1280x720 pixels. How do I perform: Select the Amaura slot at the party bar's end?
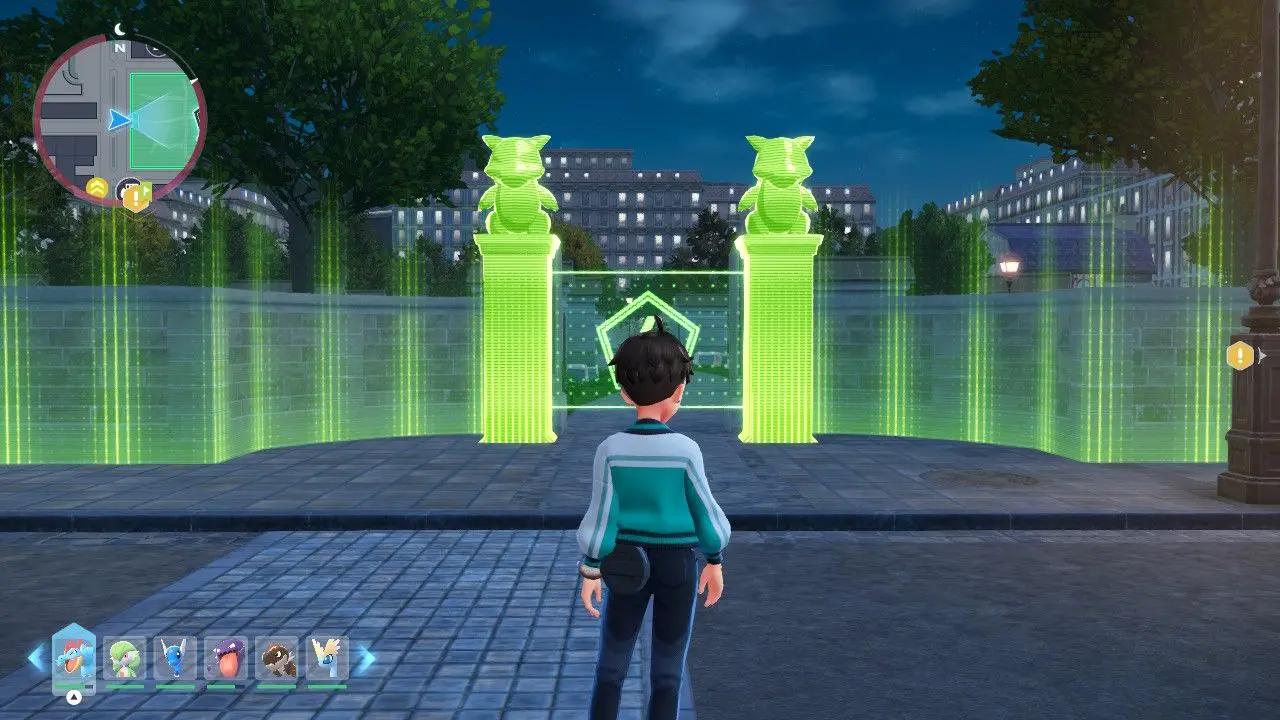327,659
